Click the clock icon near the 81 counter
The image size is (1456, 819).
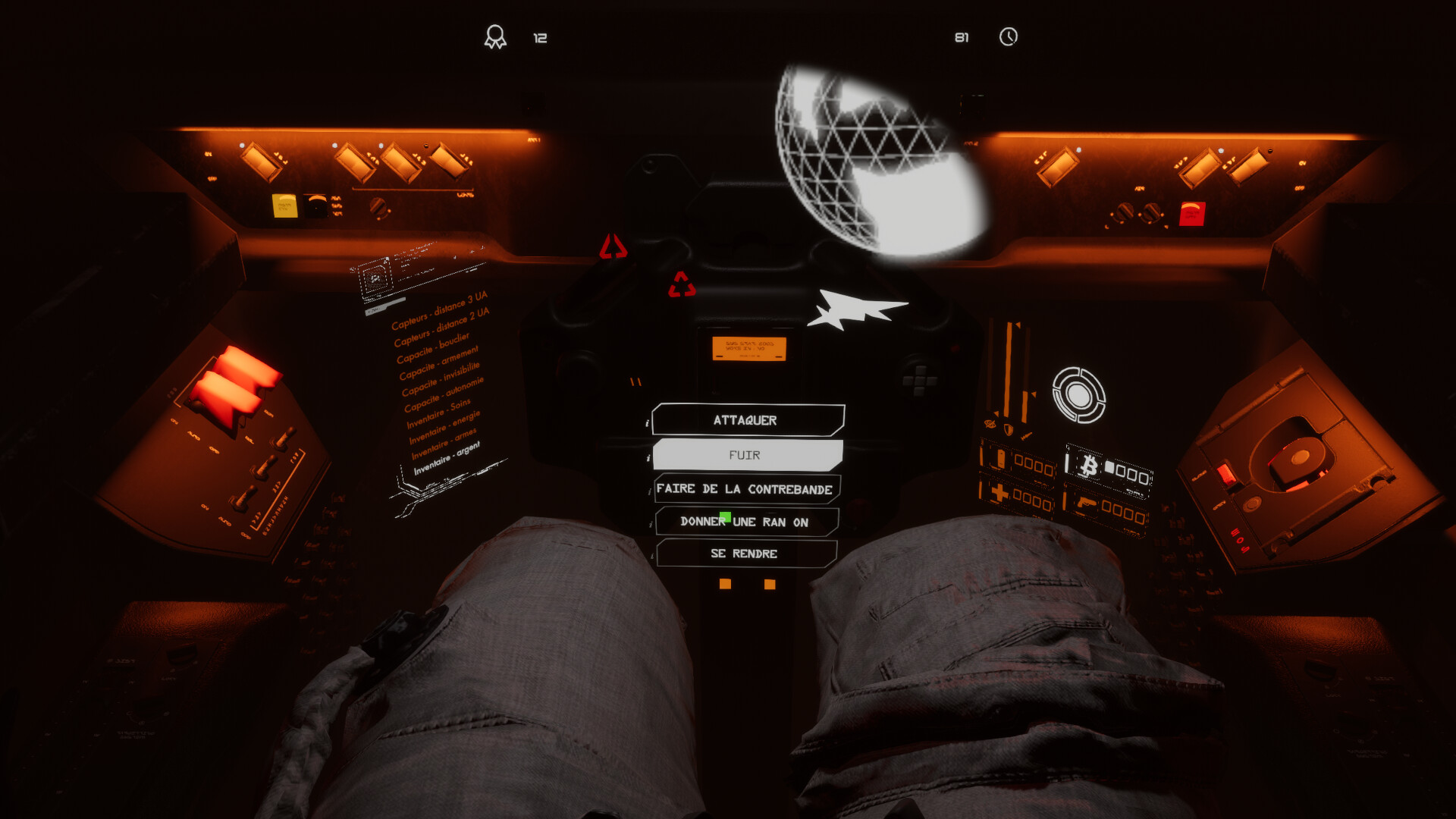click(x=1009, y=35)
